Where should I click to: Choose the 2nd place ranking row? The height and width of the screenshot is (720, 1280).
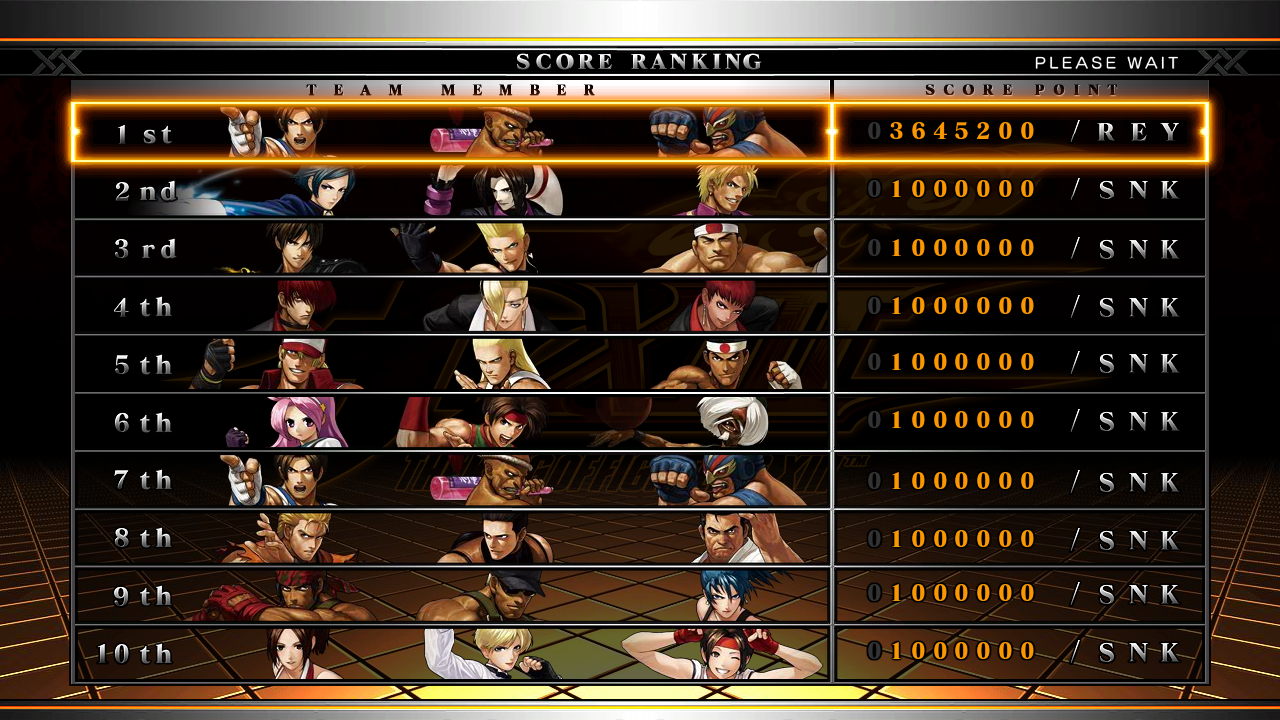click(640, 190)
